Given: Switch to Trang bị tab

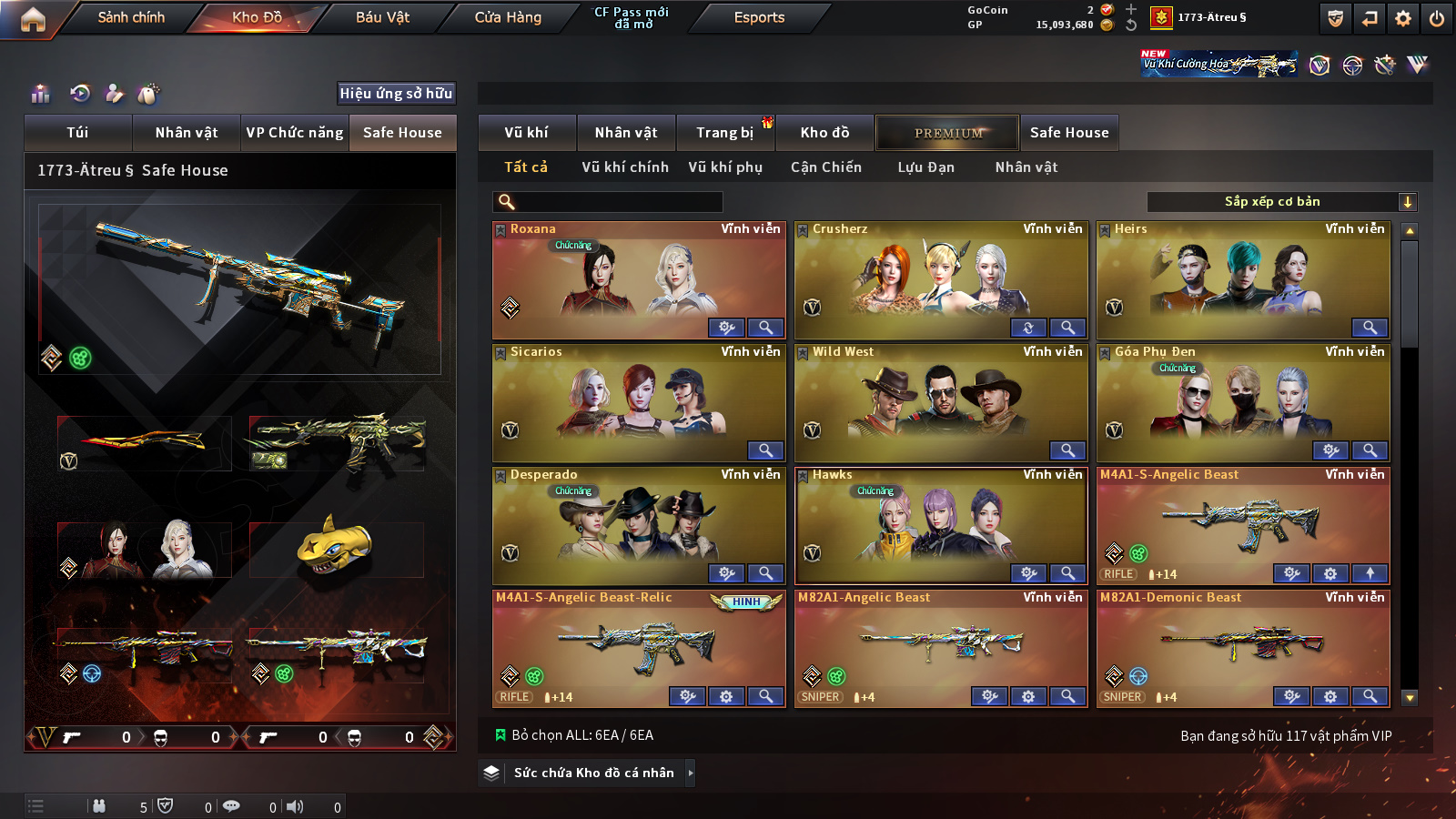Looking at the screenshot, I should (x=724, y=133).
